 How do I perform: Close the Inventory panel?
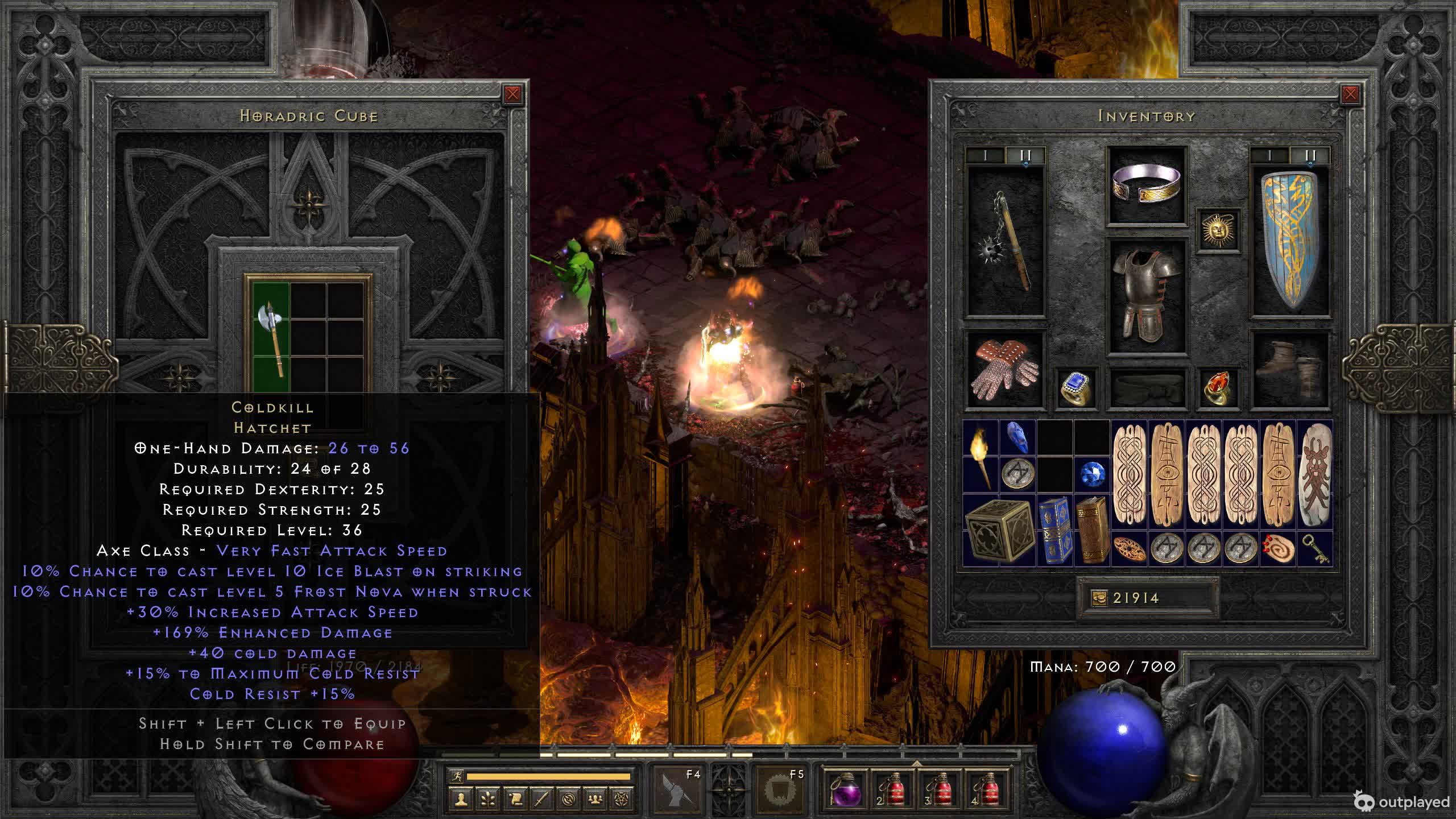(1350, 94)
